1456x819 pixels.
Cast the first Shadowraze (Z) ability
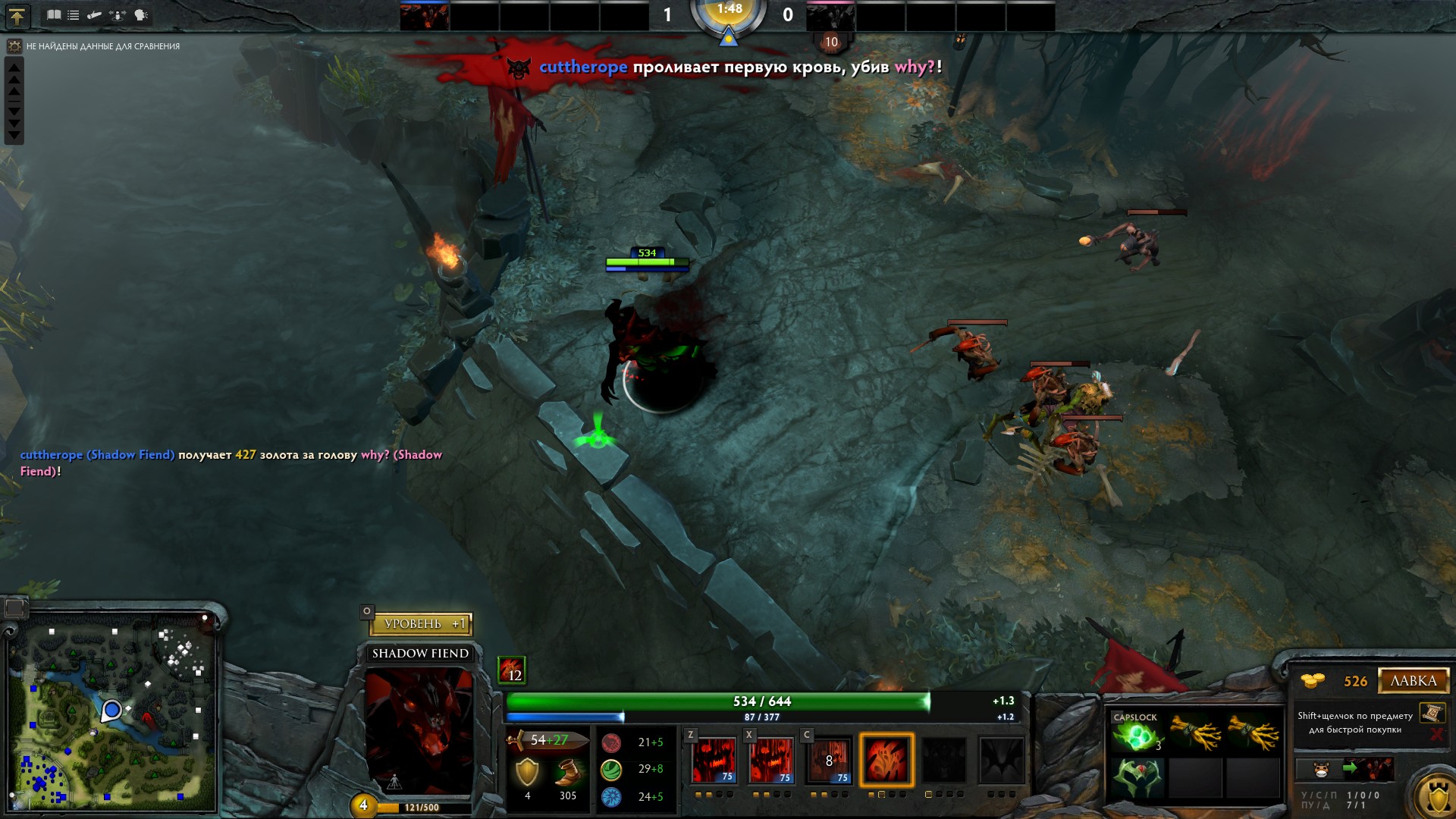713,759
